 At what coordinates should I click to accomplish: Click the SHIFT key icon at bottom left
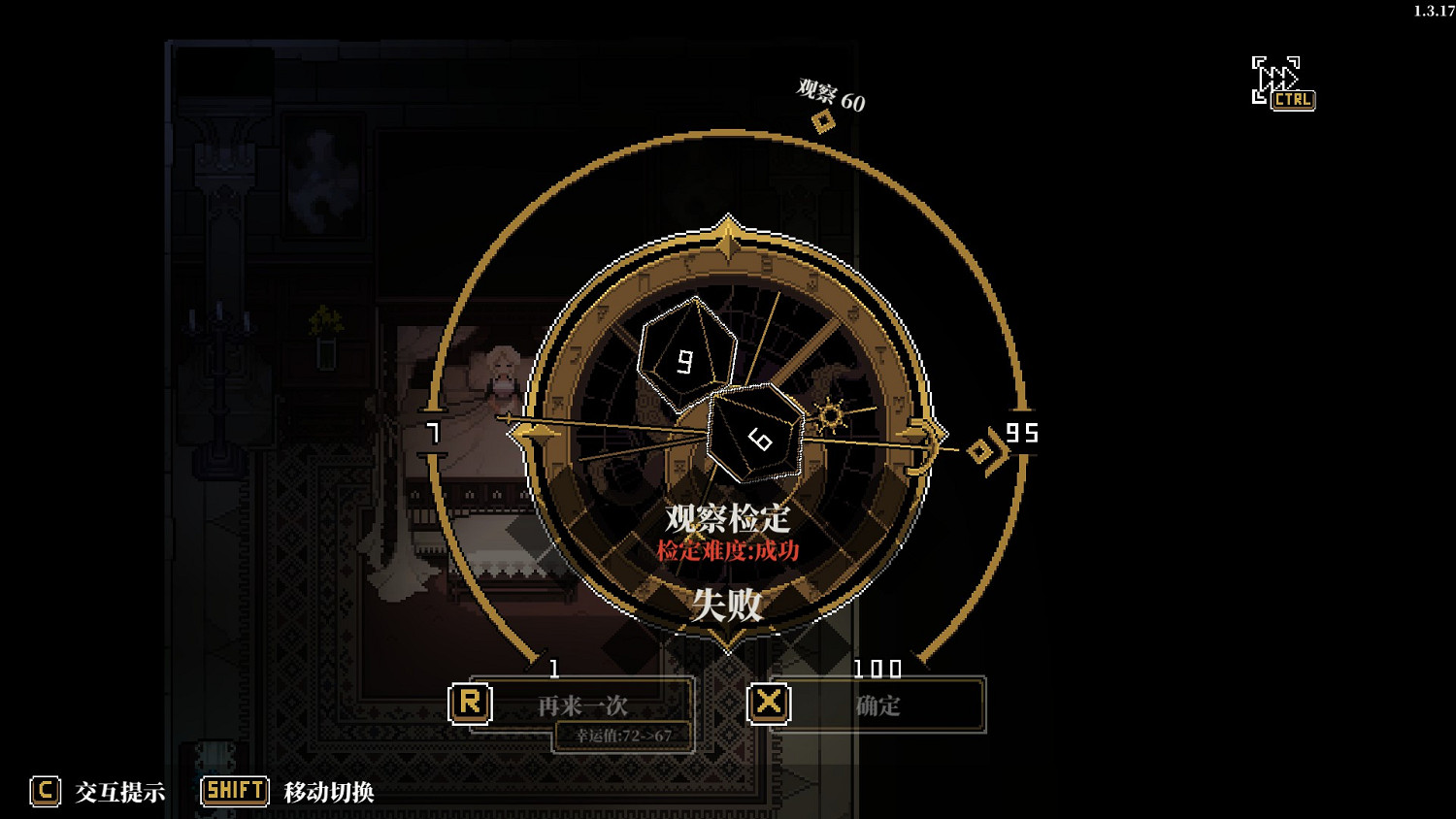(x=236, y=791)
